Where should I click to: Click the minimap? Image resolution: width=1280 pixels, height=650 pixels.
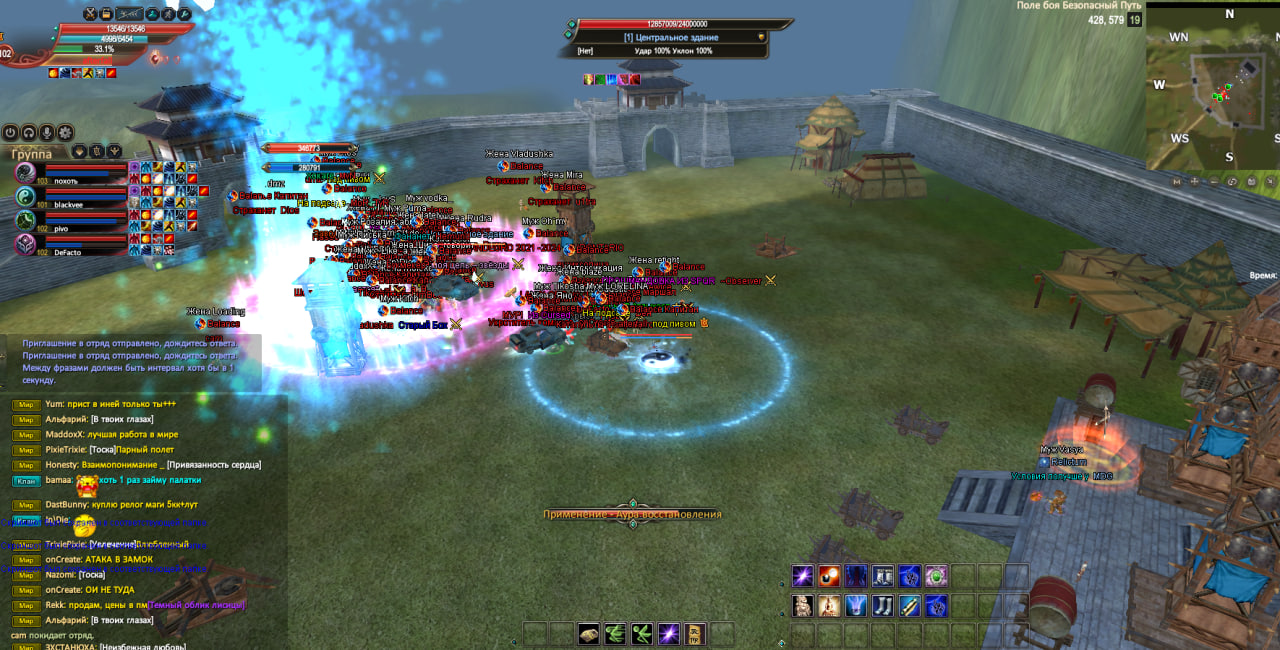(x=1210, y=88)
